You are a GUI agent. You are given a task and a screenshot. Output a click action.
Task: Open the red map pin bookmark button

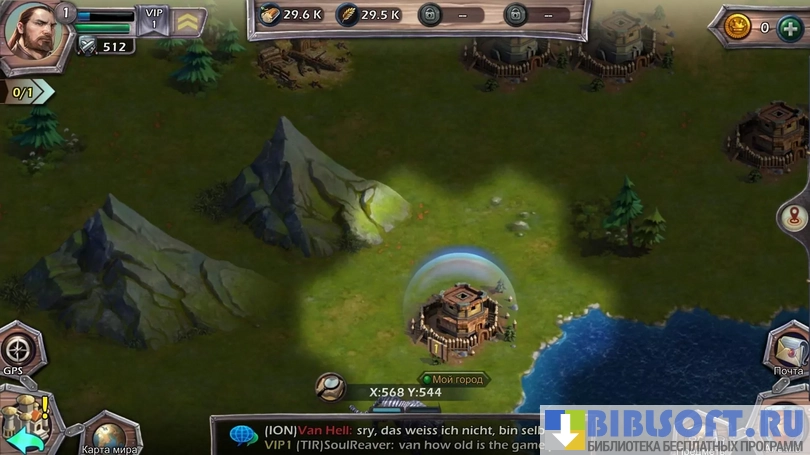[x=796, y=216]
